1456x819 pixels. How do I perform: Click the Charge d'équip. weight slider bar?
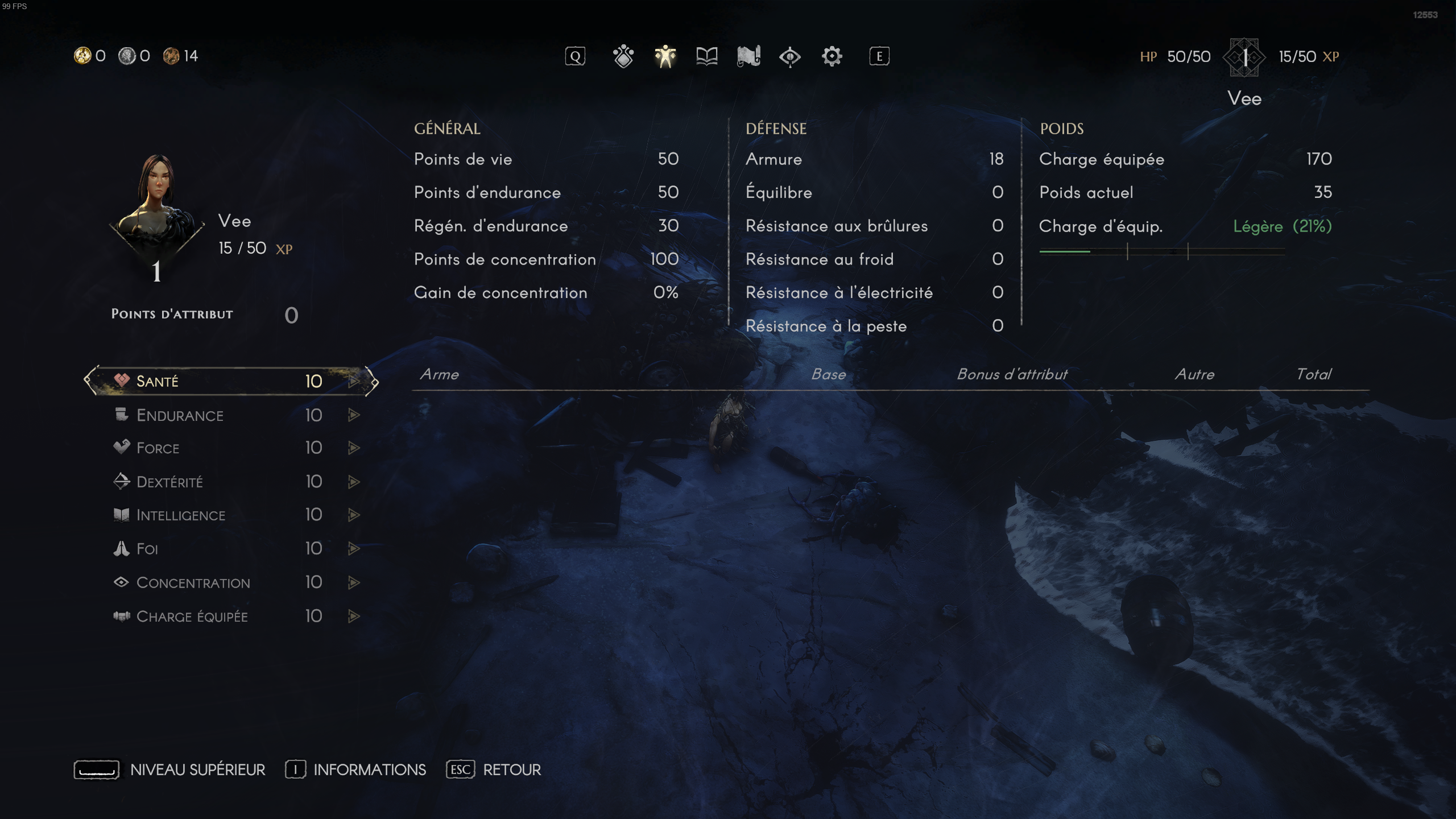pos(1163,251)
